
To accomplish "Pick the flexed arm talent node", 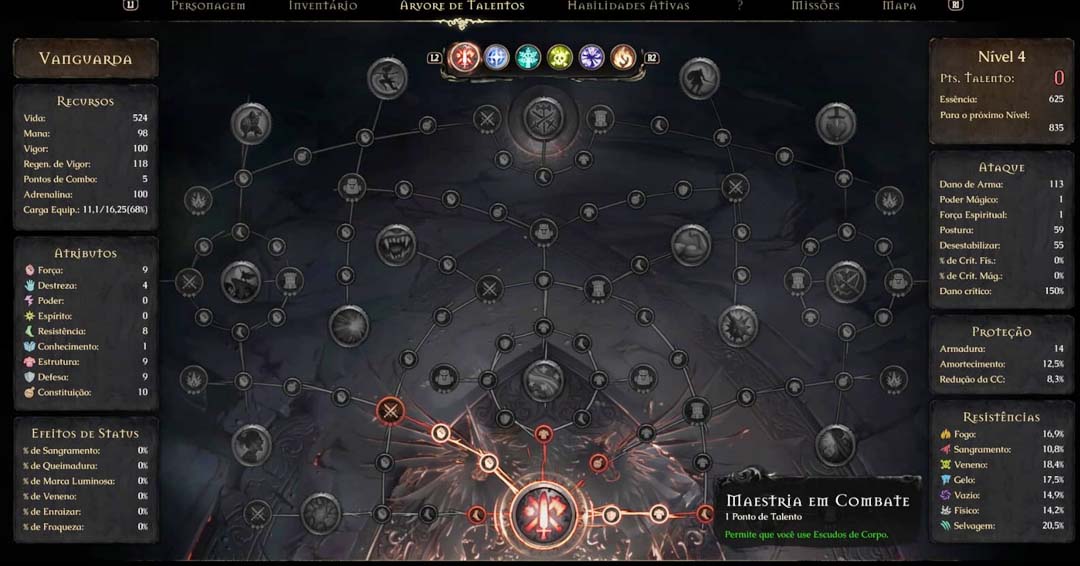I will pyautogui.click(x=690, y=244).
